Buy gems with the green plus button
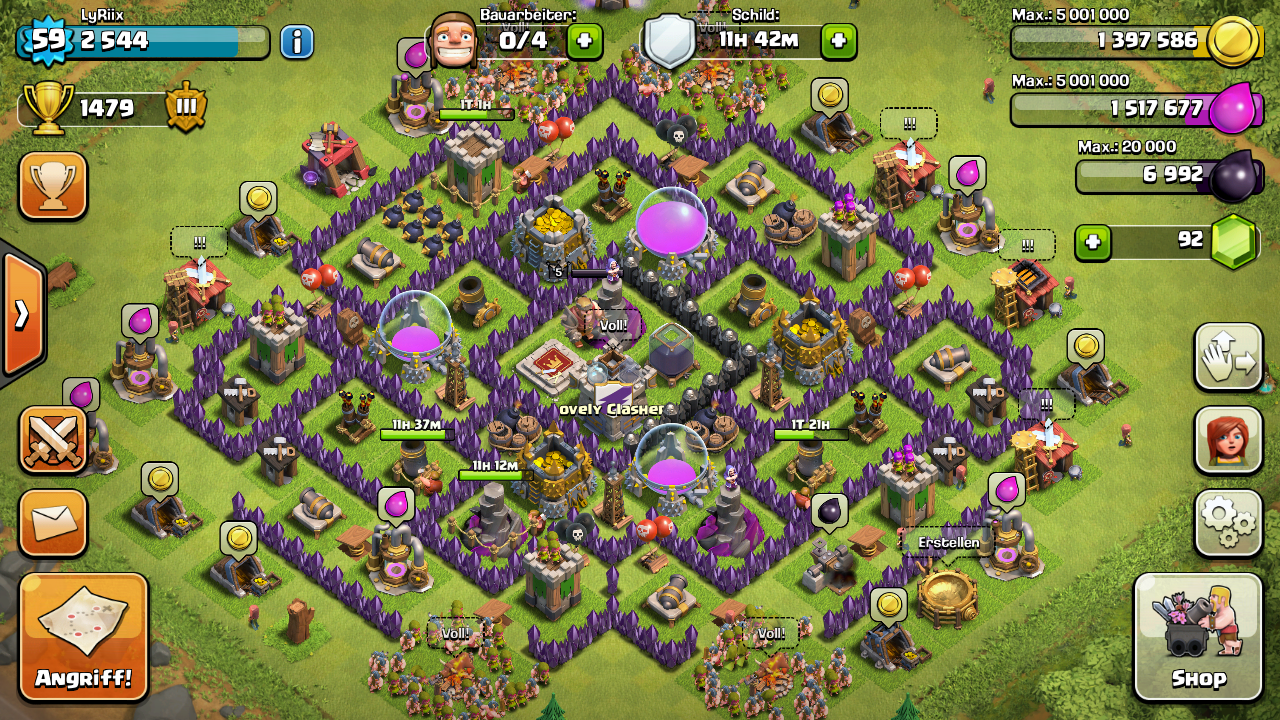 [x=1093, y=242]
